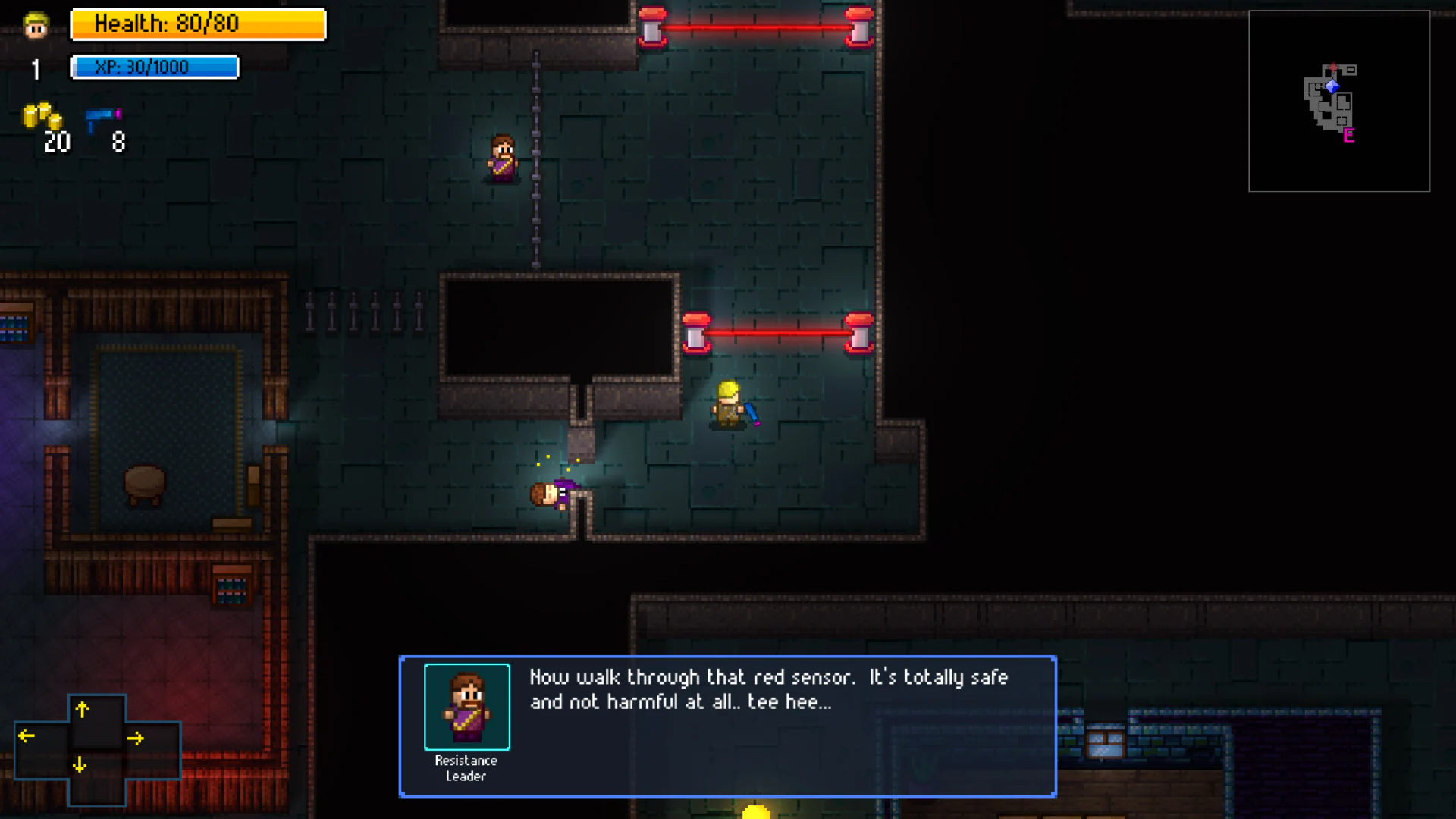This screenshot has height=819, width=1456.
Task: Open the minimap in the top-right corner
Action: click(x=1339, y=100)
